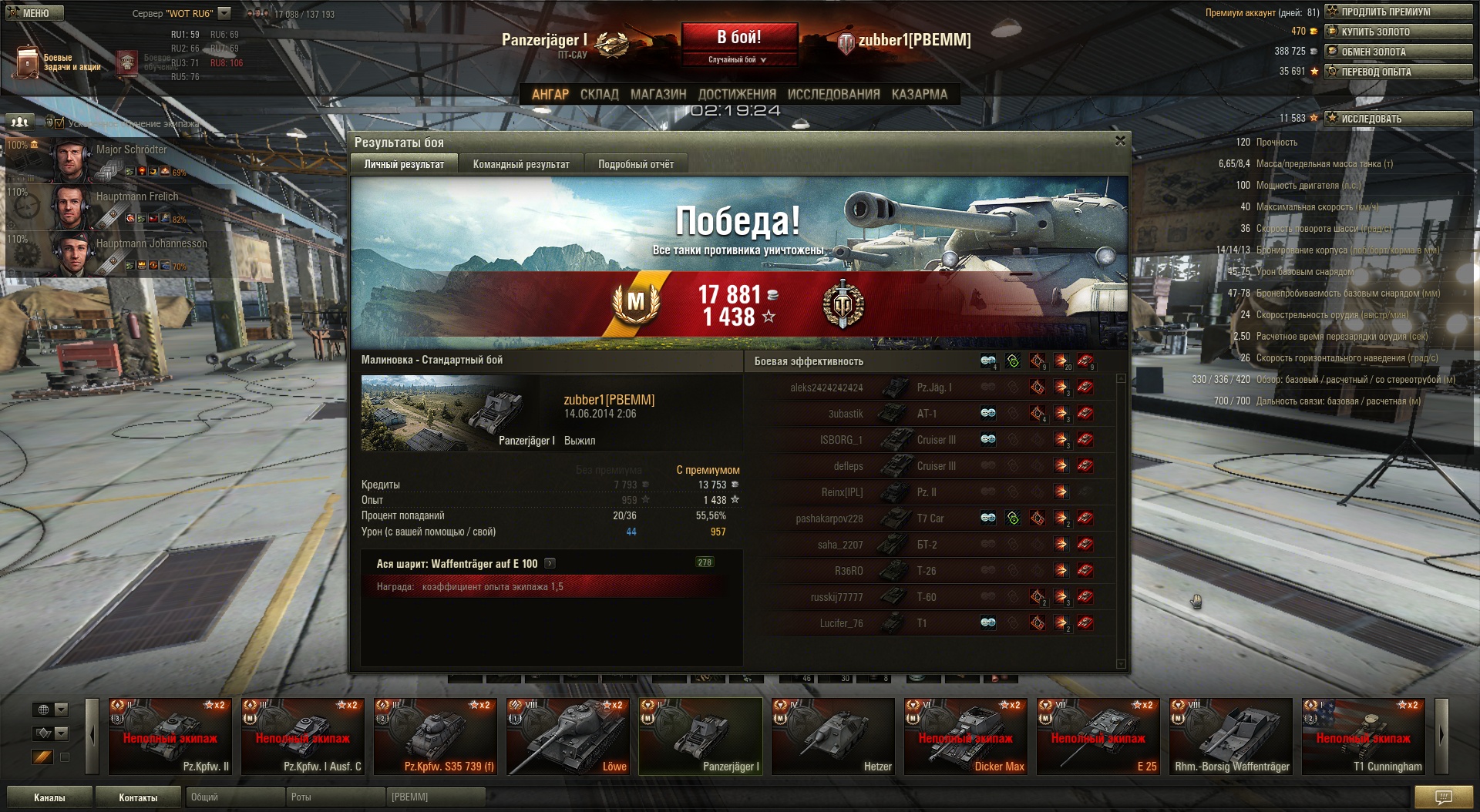Go to the КАЗАРМА section
This screenshot has height=812, width=1480.
919,95
